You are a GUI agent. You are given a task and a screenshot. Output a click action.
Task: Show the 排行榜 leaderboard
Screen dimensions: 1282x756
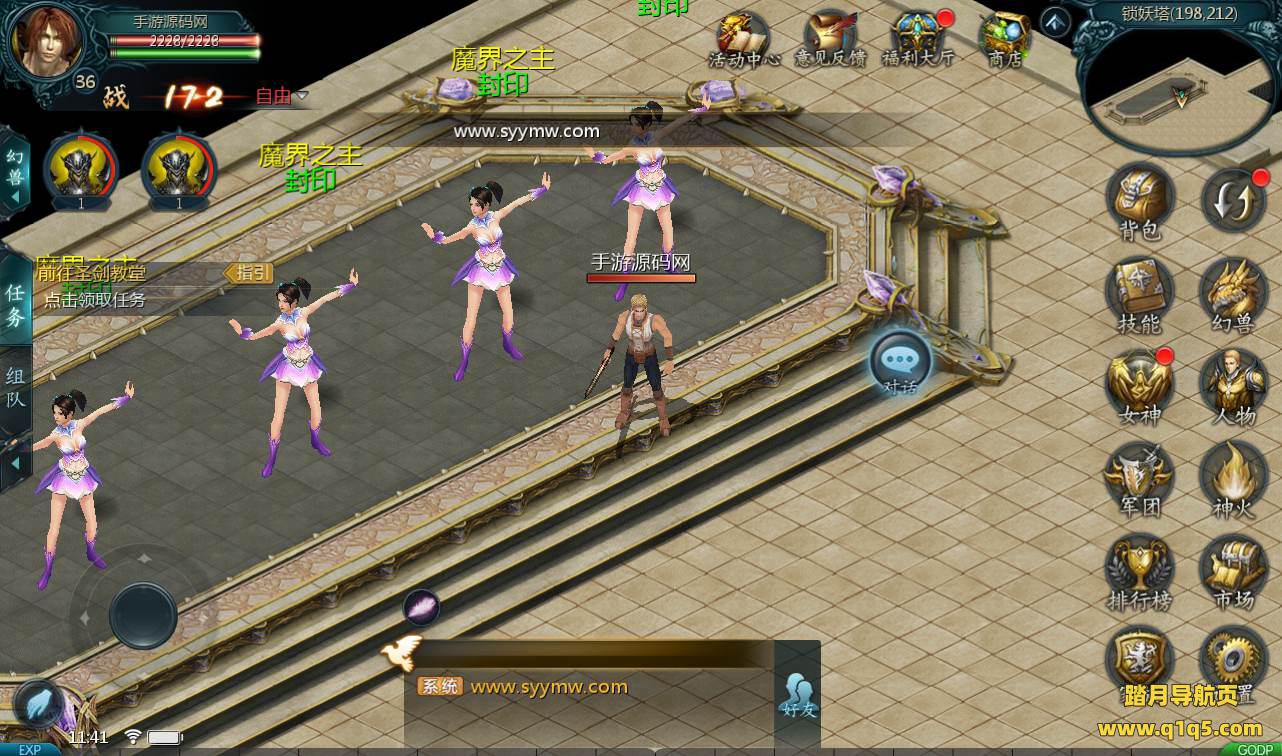[x=1139, y=571]
